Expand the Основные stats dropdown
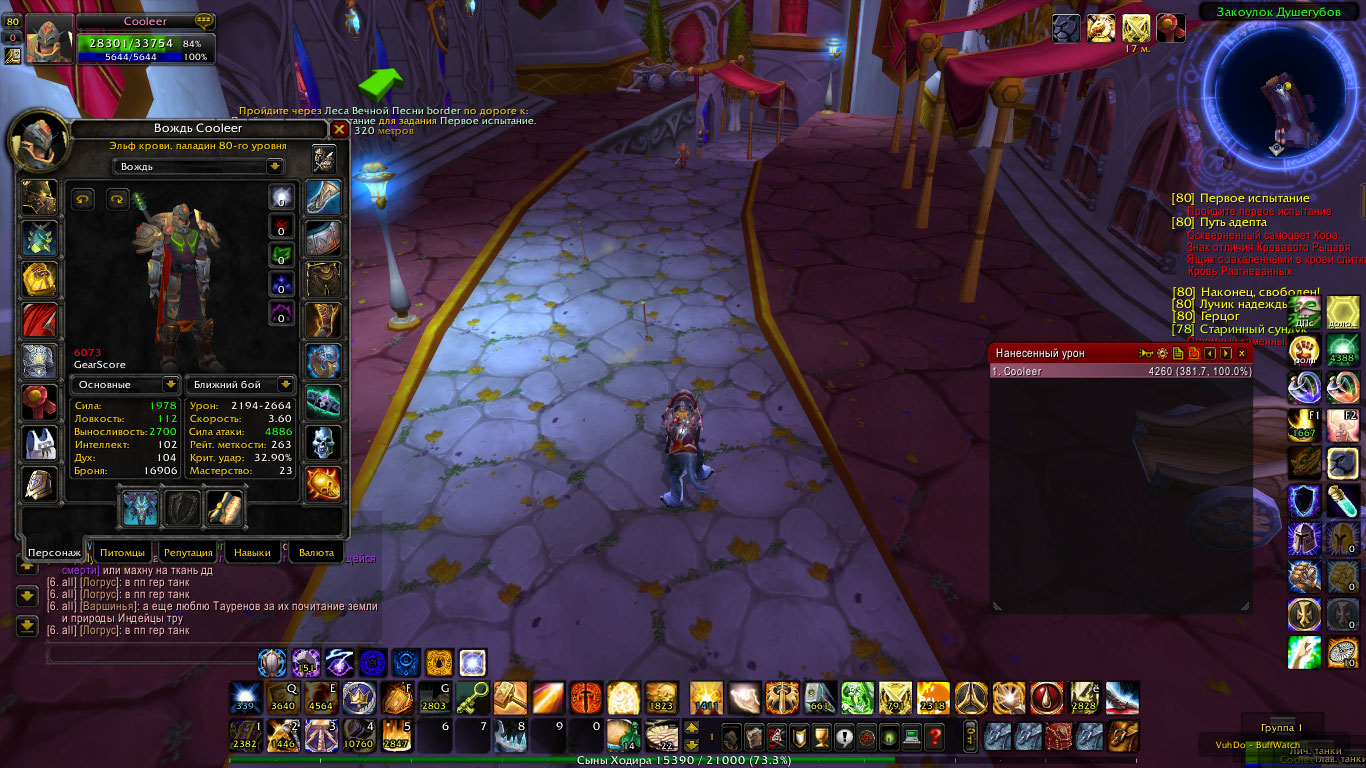The width and height of the screenshot is (1366, 768). click(171, 384)
